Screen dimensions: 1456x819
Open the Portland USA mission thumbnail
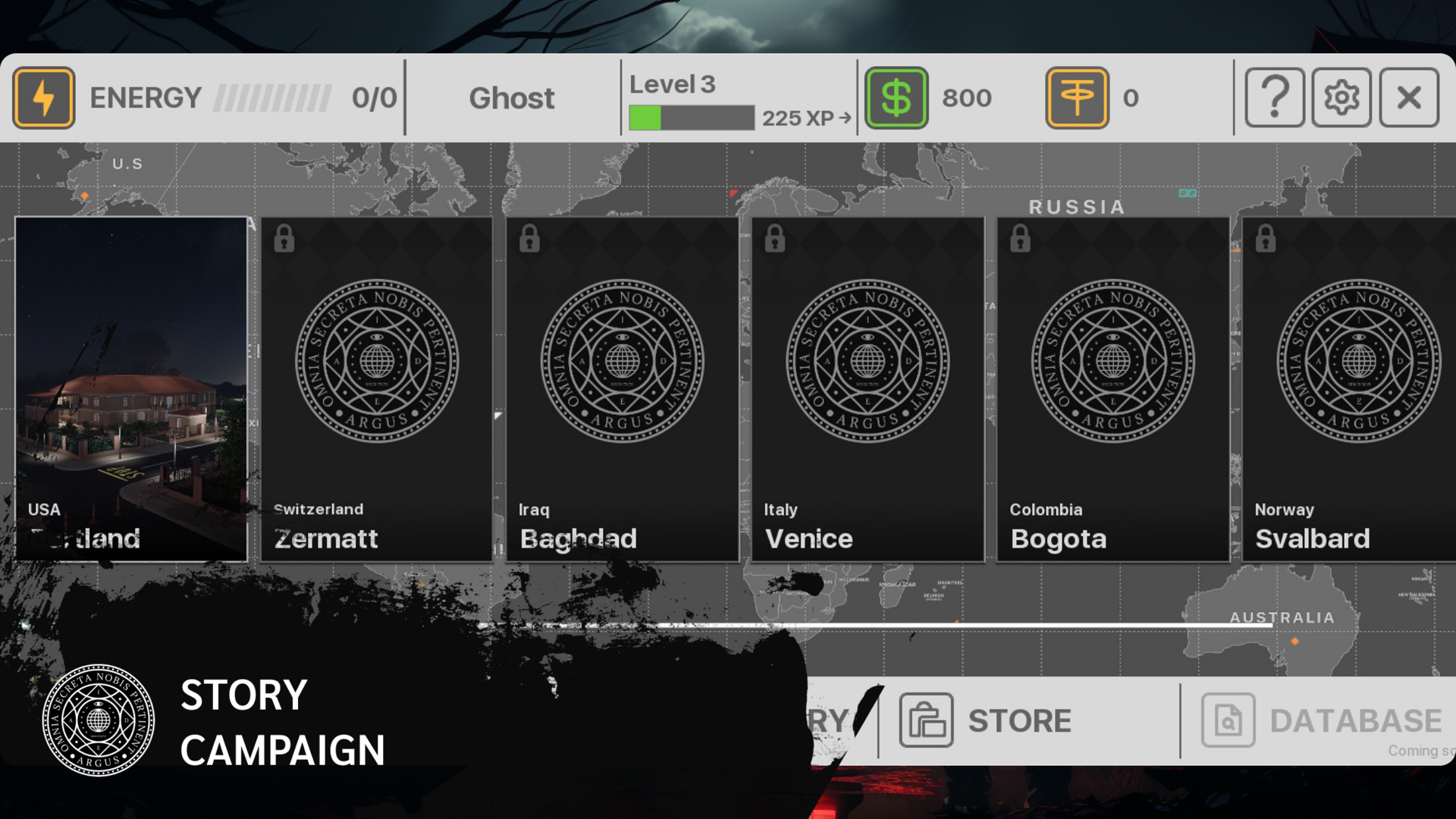tap(130, 387)
